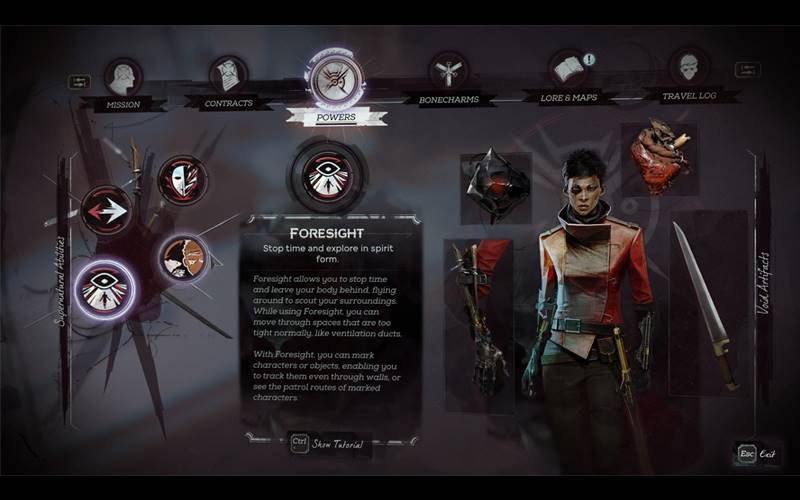This screenshot has height=500, width=800.
Task: Open the Bonecharms tab
Action: pos(449,74)
